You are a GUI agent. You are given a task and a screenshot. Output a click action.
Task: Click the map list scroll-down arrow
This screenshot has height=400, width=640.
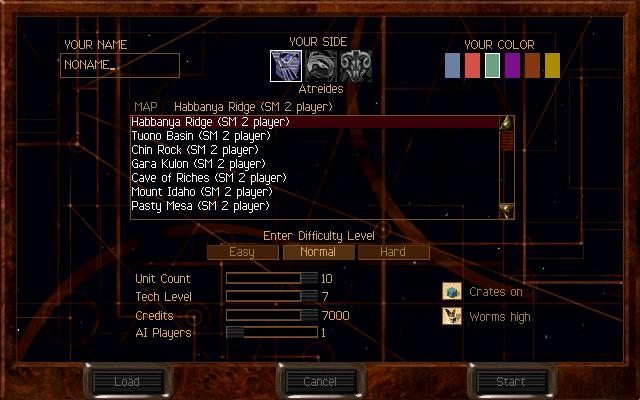pos(507,210)
